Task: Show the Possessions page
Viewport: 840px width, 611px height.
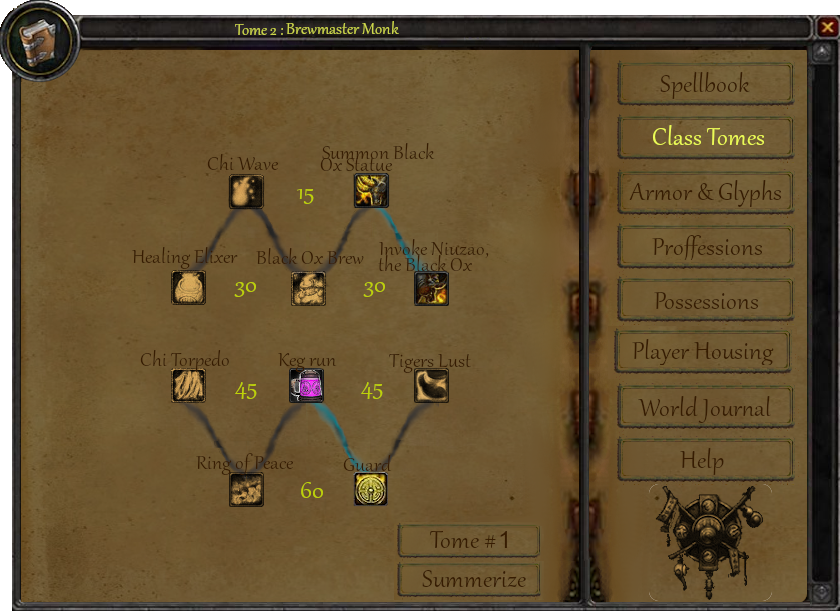Action: tap(705, 301)
